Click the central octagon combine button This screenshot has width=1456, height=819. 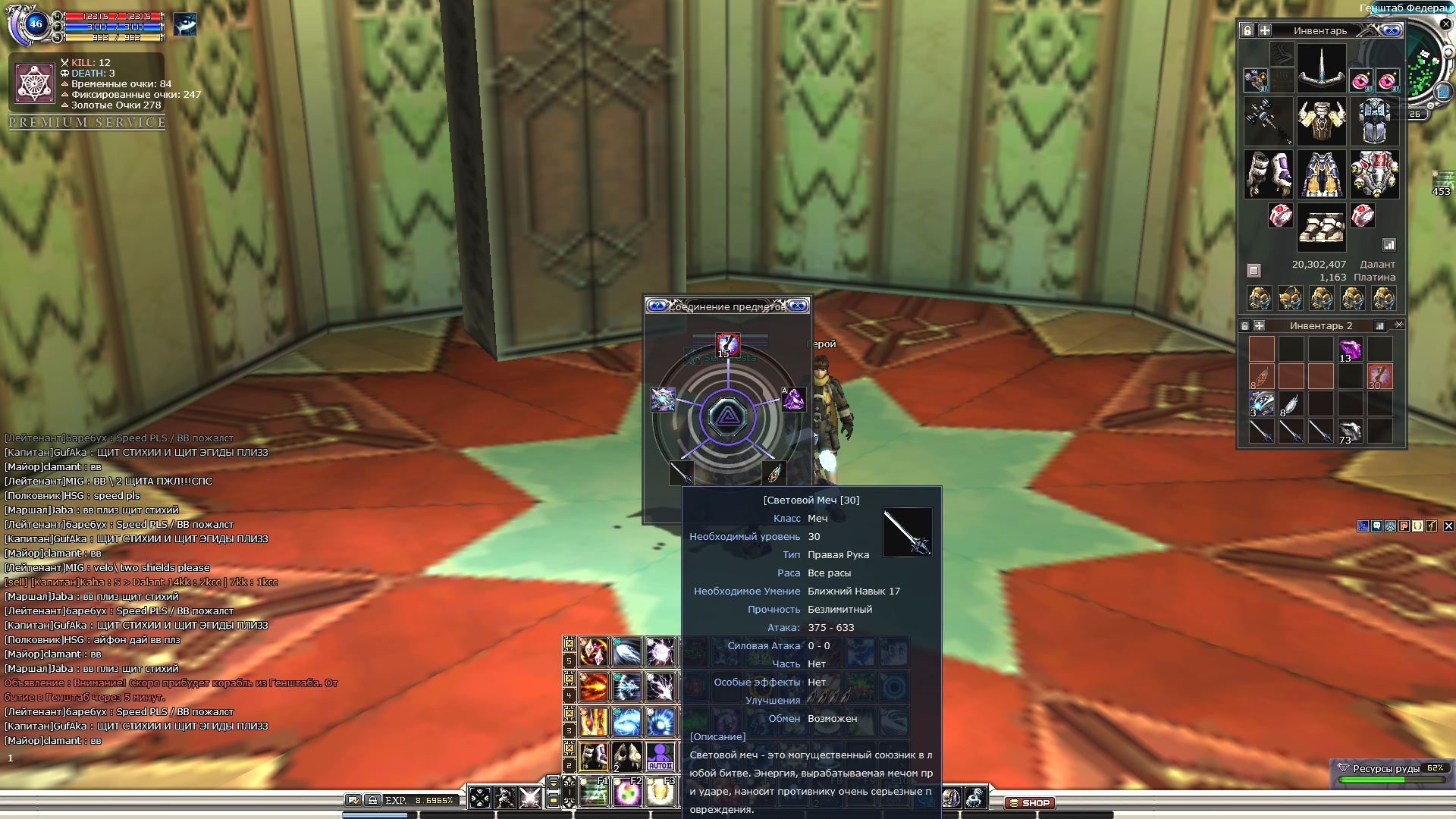click(x=727, y=416)
